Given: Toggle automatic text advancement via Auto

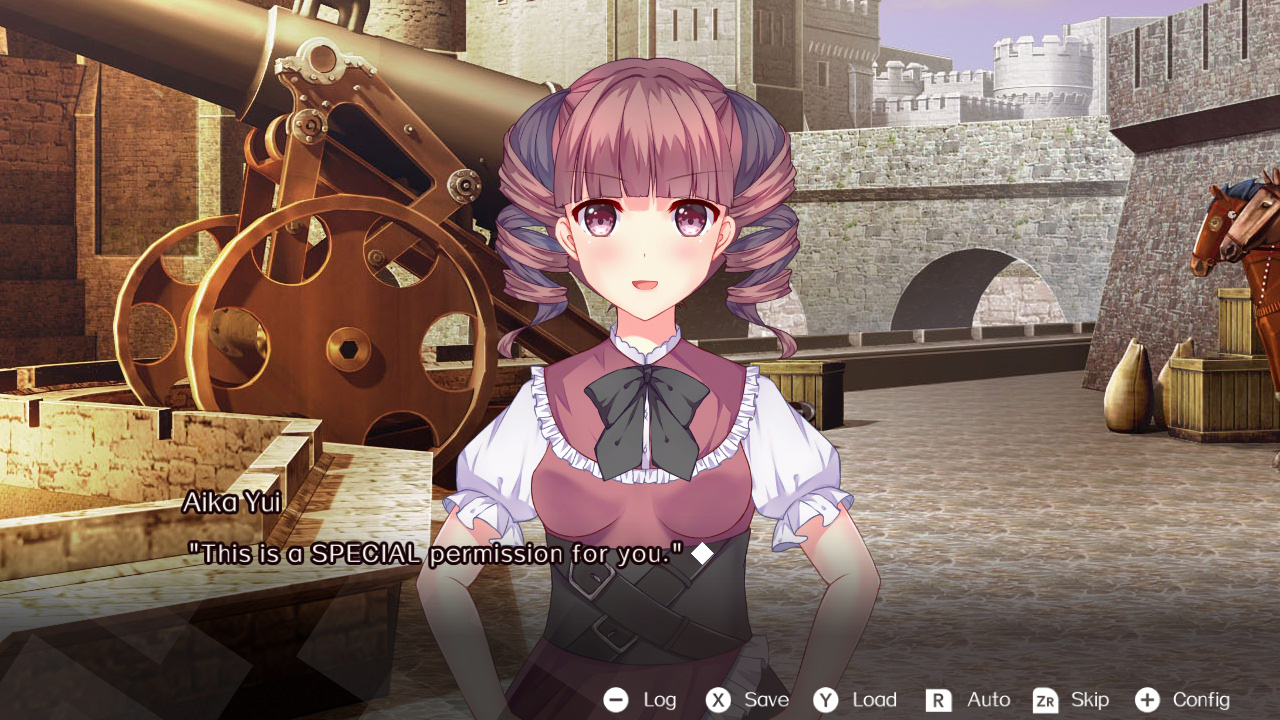Looking at the screenshot, I should coord(987,700).
